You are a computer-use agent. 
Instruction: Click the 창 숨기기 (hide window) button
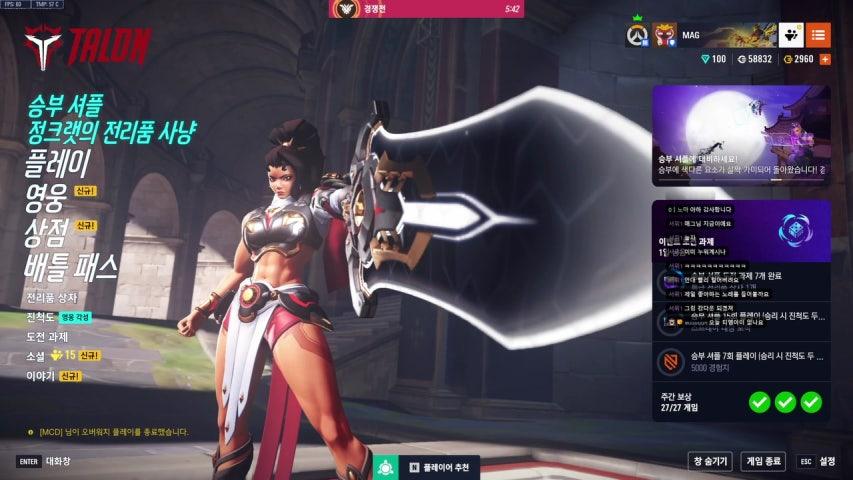708,461
